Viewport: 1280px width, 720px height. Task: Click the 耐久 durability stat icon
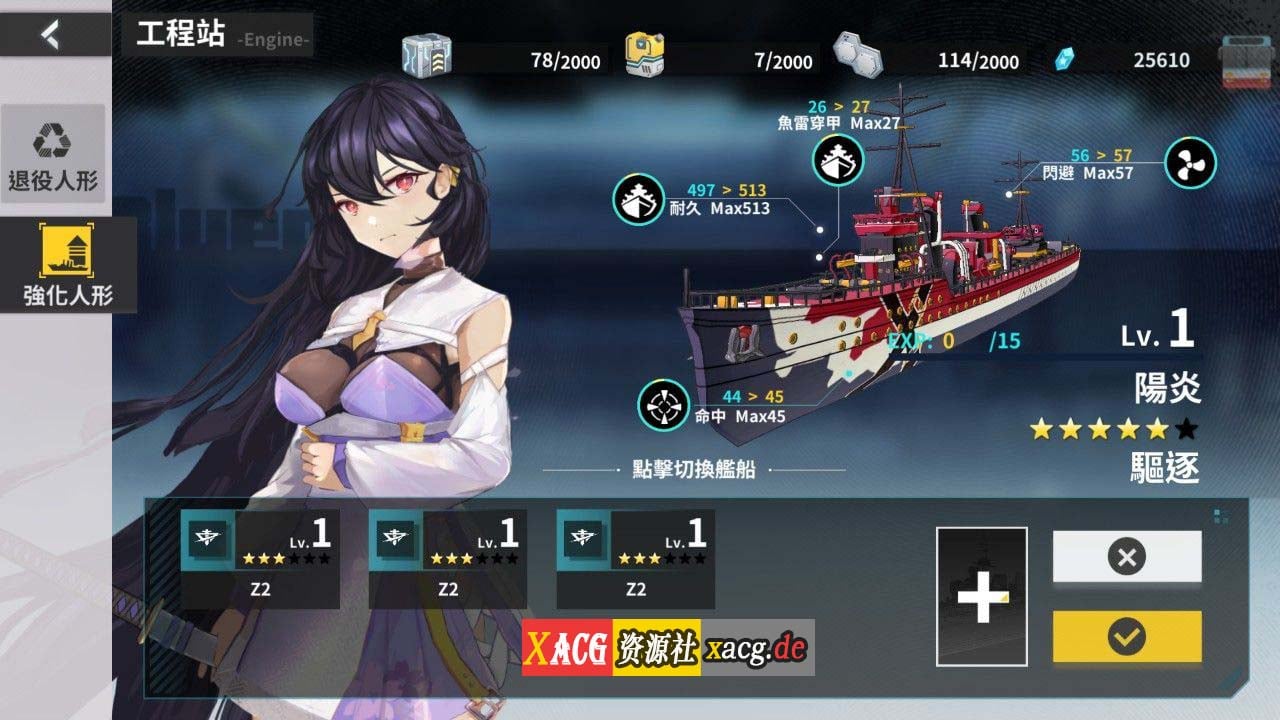pos(639,199)
